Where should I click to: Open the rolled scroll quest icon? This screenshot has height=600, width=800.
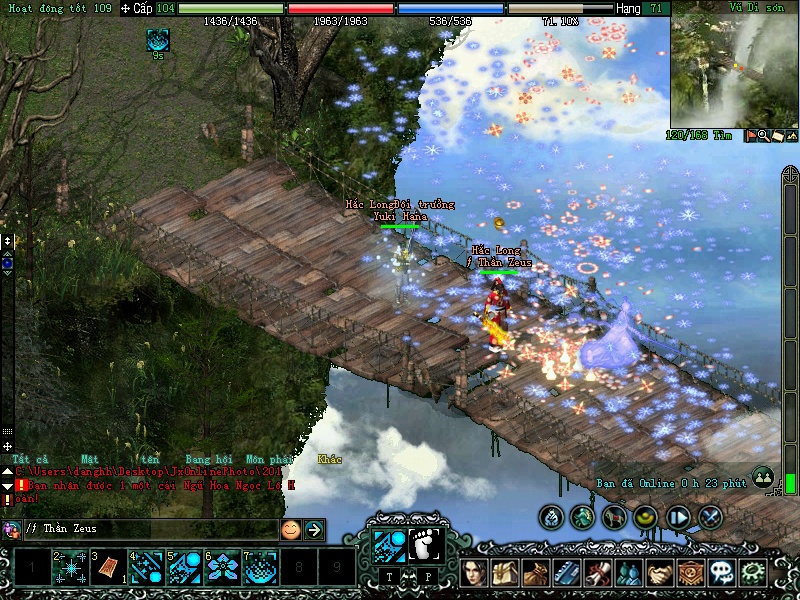coord(598,573)
